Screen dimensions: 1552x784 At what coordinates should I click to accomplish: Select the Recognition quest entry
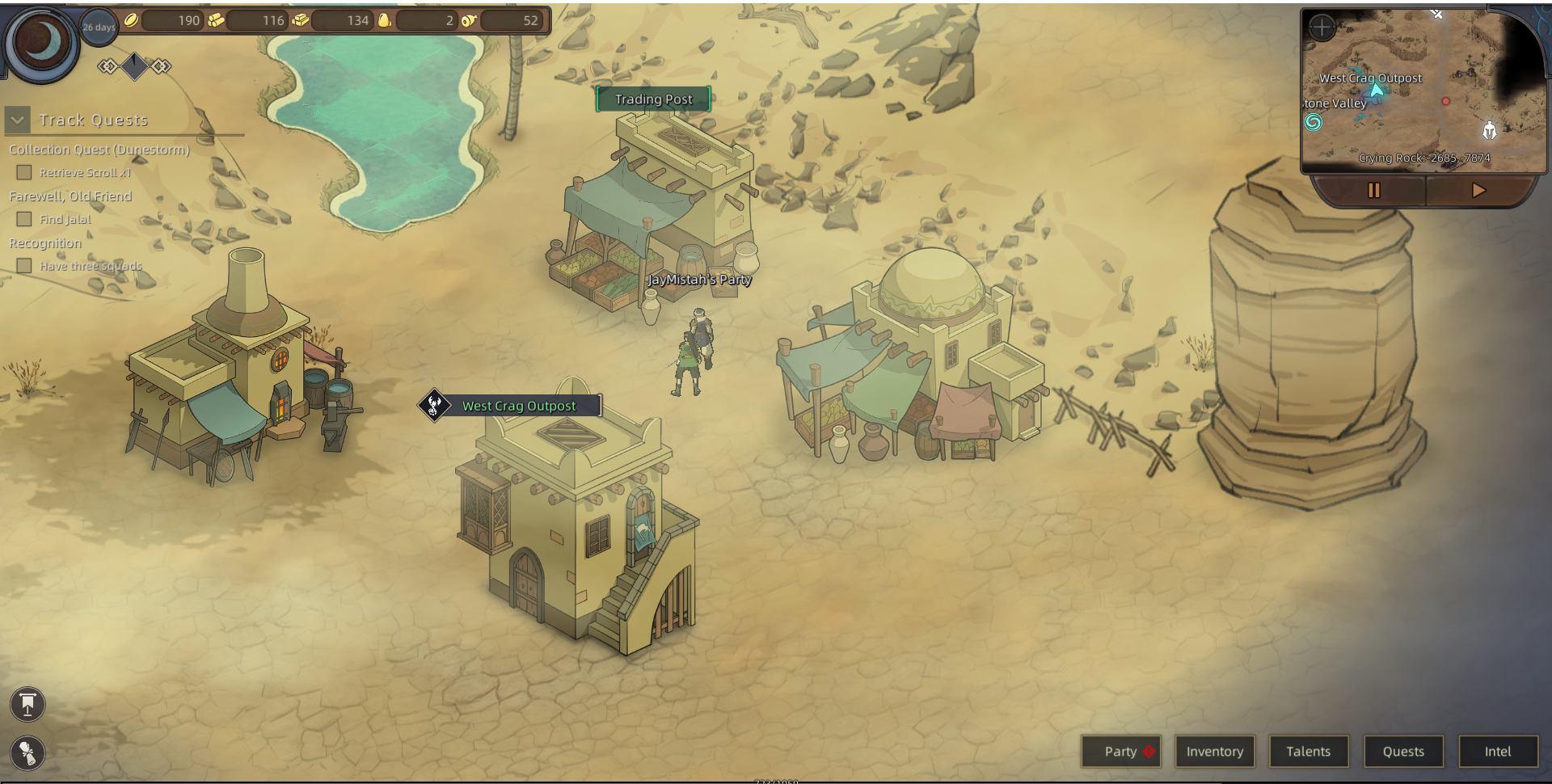[45, 243]
